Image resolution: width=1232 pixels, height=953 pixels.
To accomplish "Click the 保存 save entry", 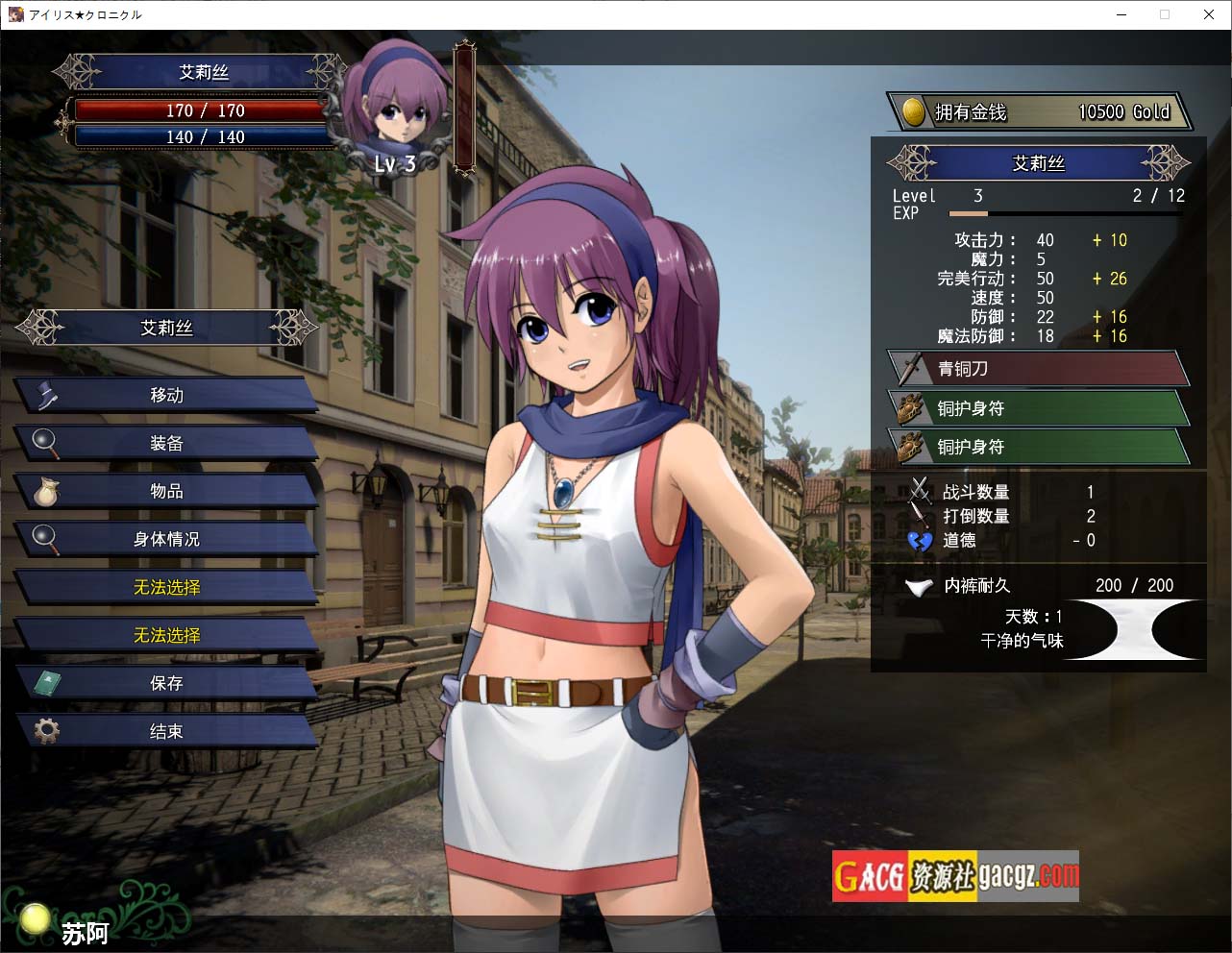I will 166,684.
